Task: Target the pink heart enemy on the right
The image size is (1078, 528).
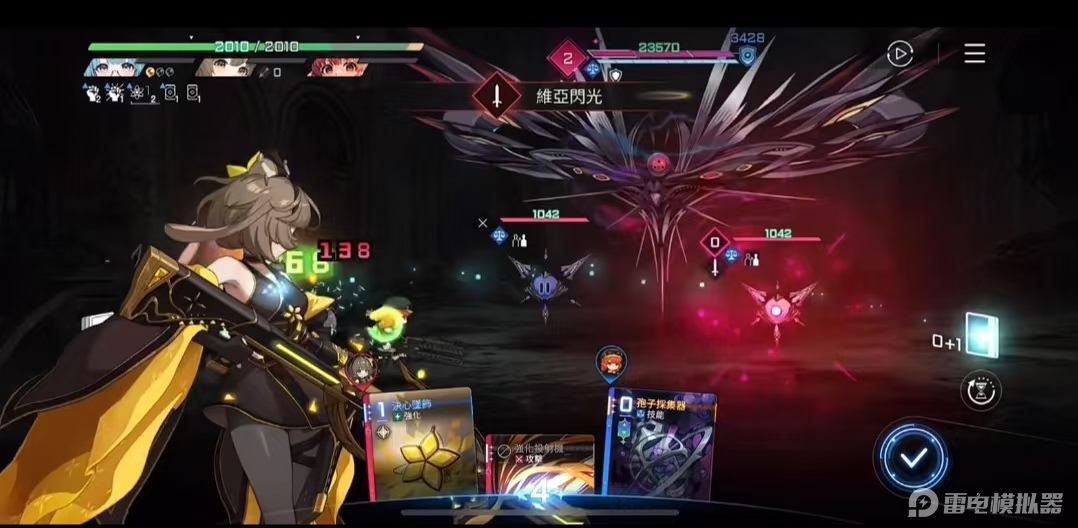Action: 778,303
